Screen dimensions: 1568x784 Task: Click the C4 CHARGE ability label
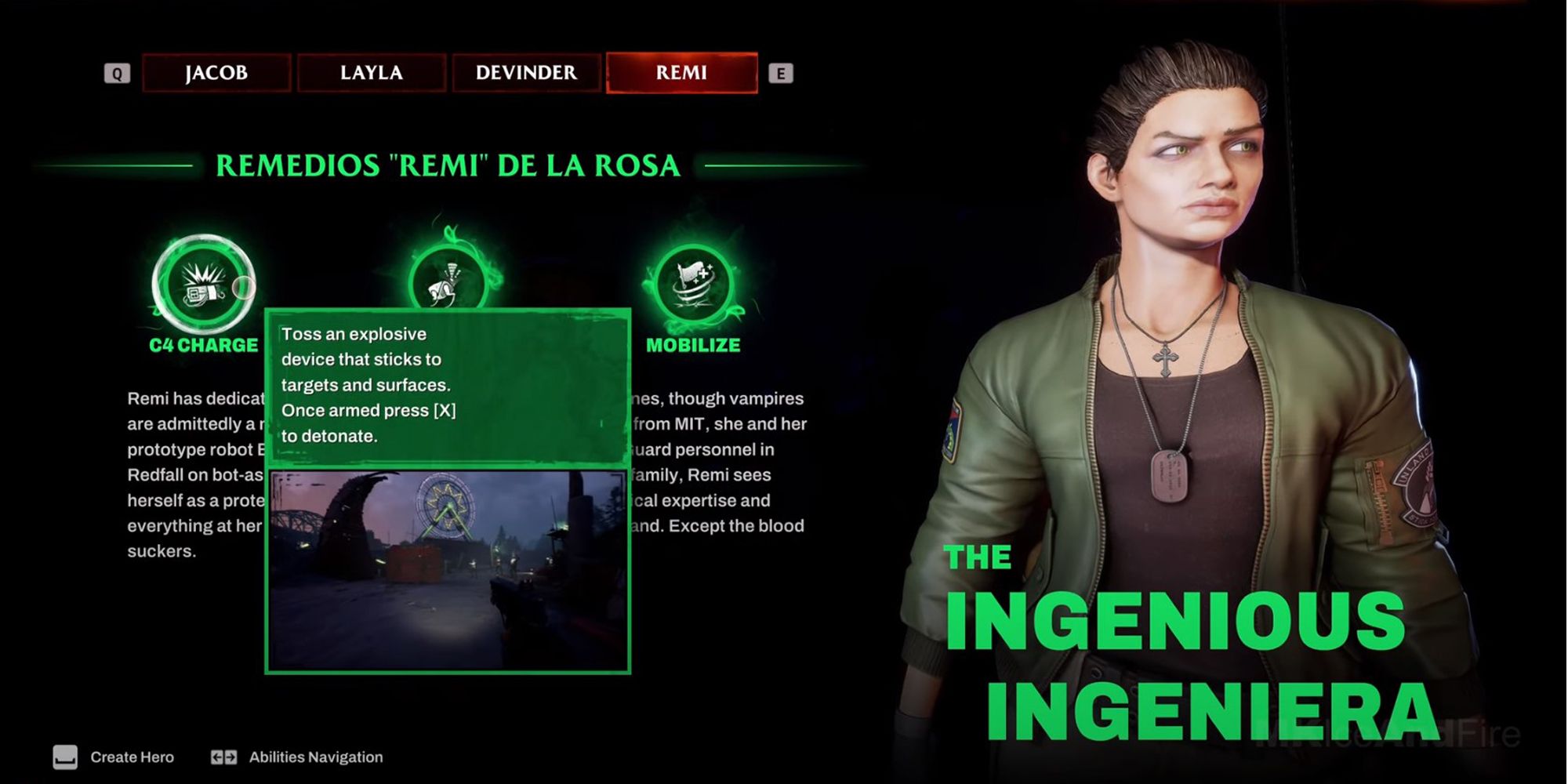coord(202,344)
